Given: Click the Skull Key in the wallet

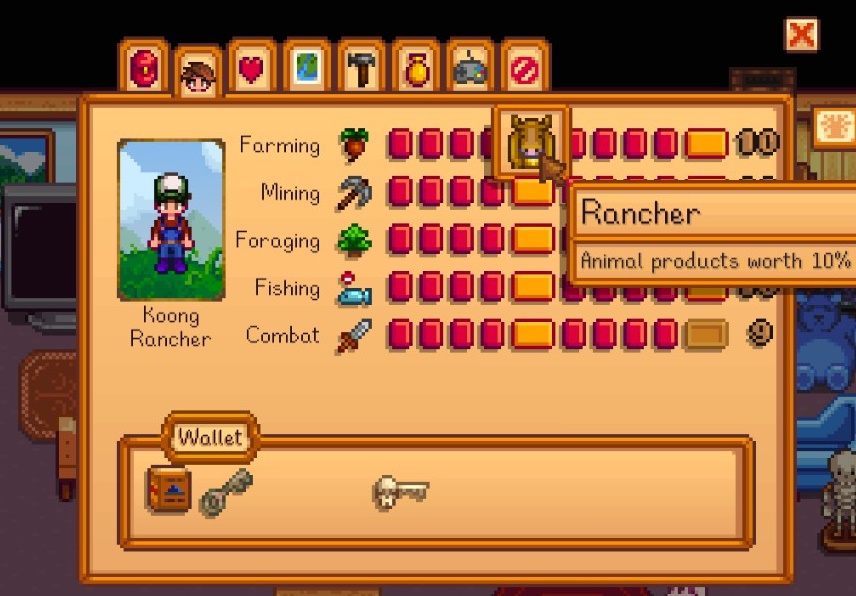Looking at the screenshot, I should (400, 491).
